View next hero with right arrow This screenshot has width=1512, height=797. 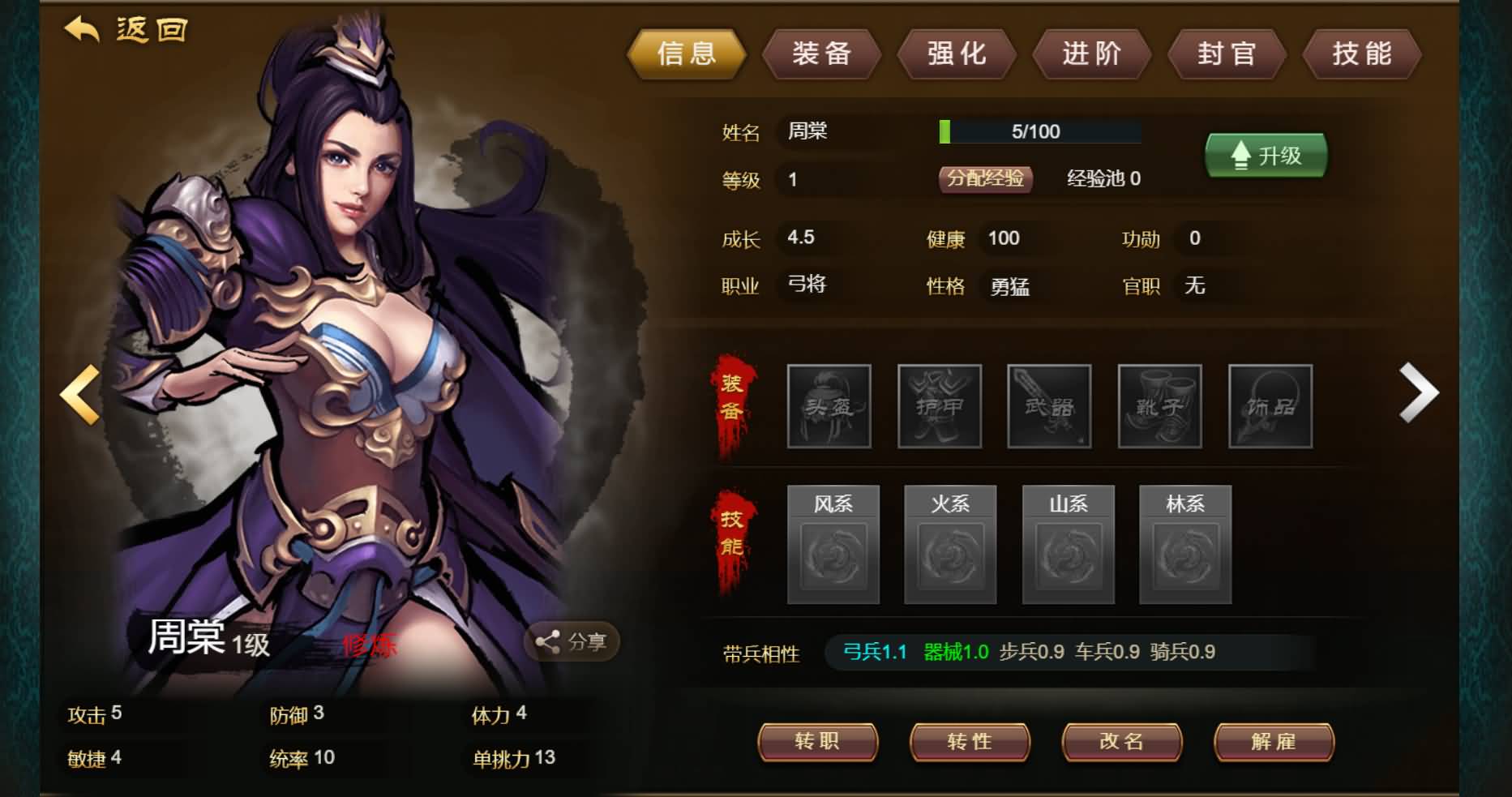(1418, 393)
